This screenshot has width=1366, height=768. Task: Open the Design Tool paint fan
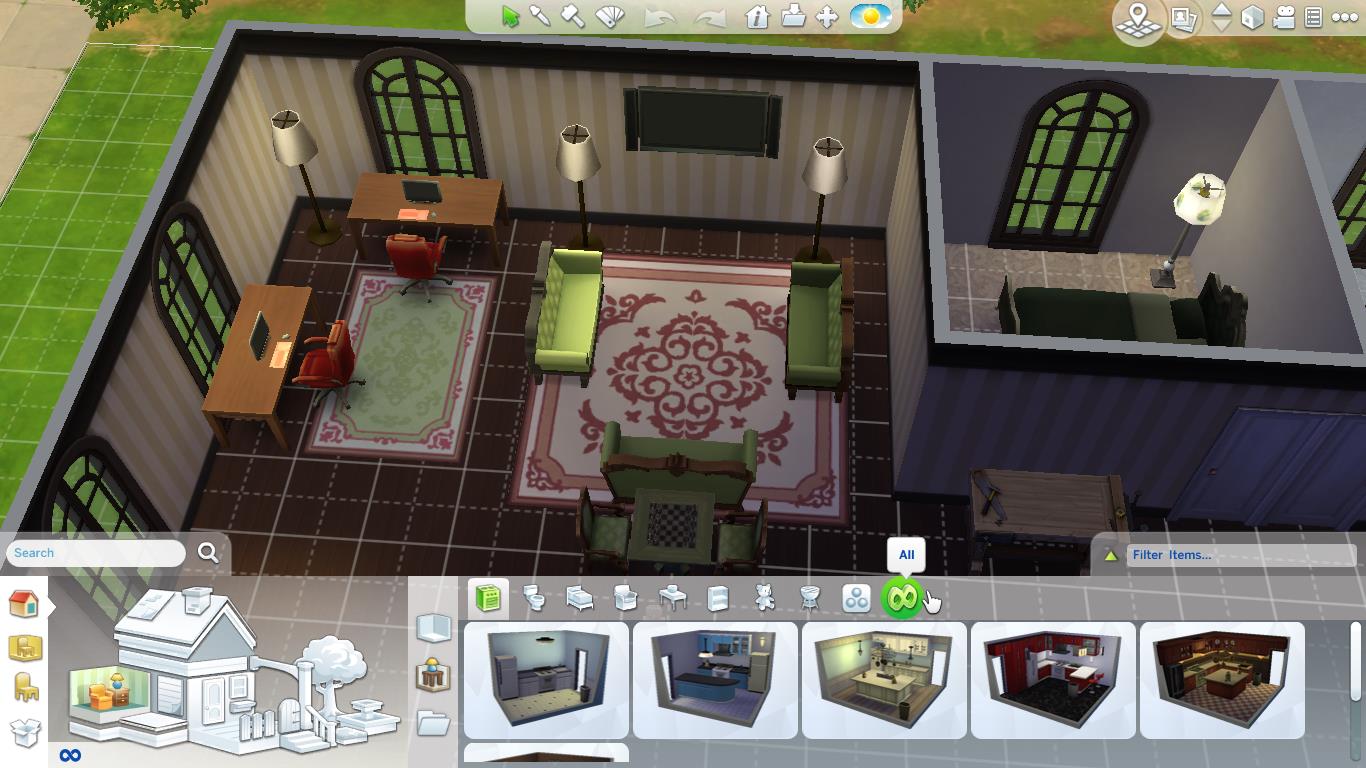[x=609, y=16]
